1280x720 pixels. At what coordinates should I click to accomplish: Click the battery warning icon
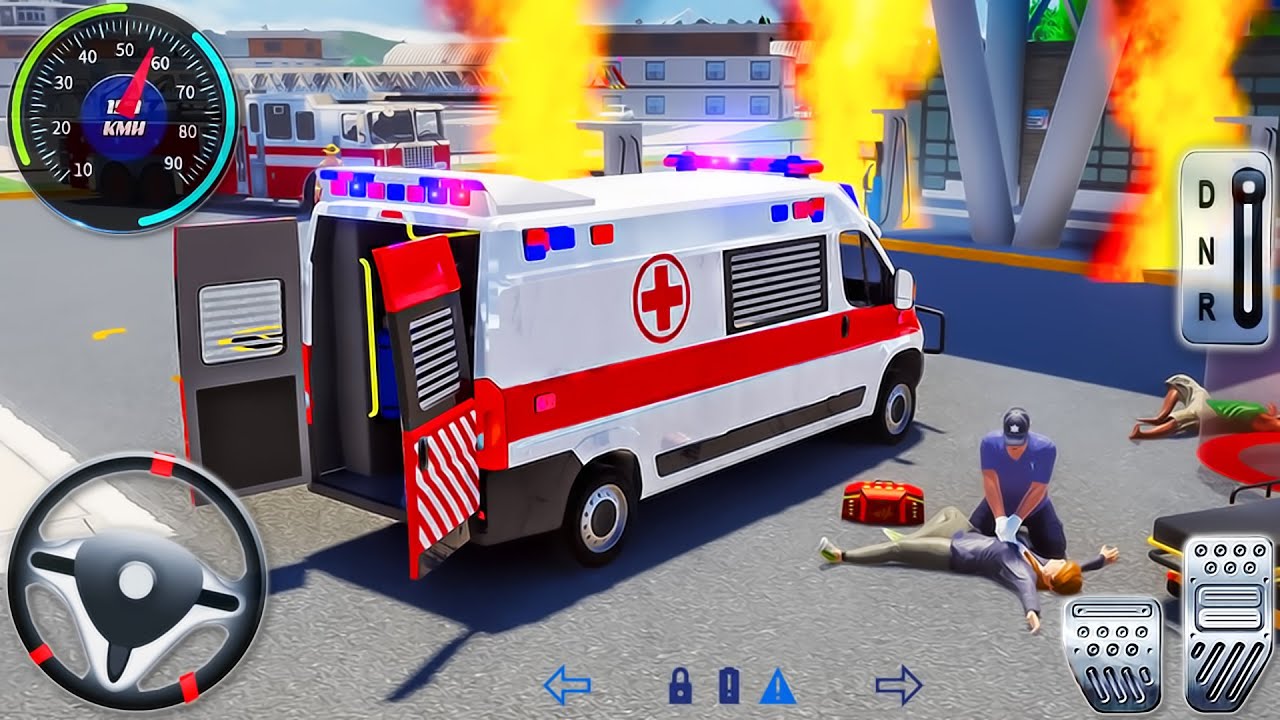pos(729,686)
